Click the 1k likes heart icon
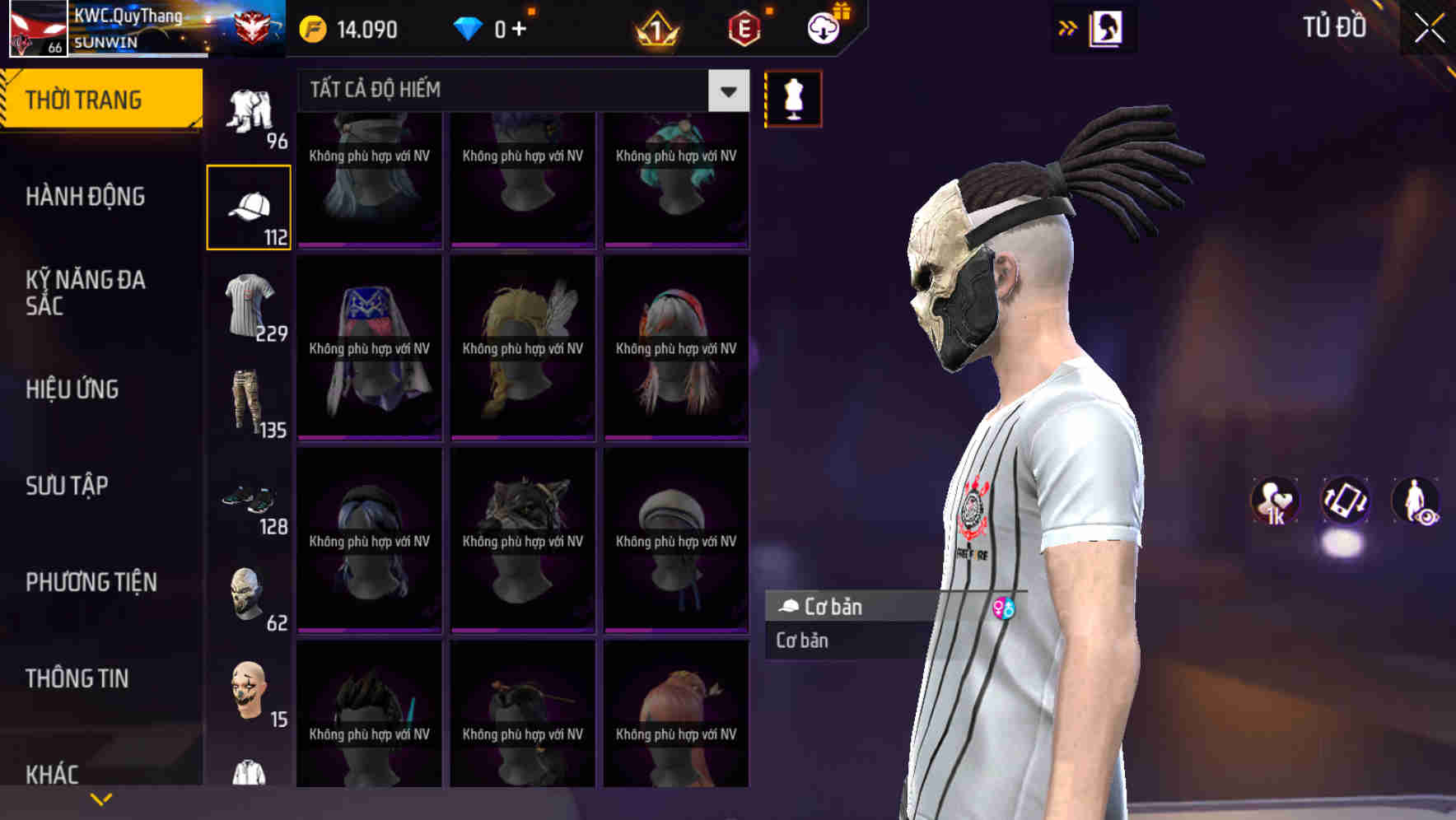 [1275, 502]
